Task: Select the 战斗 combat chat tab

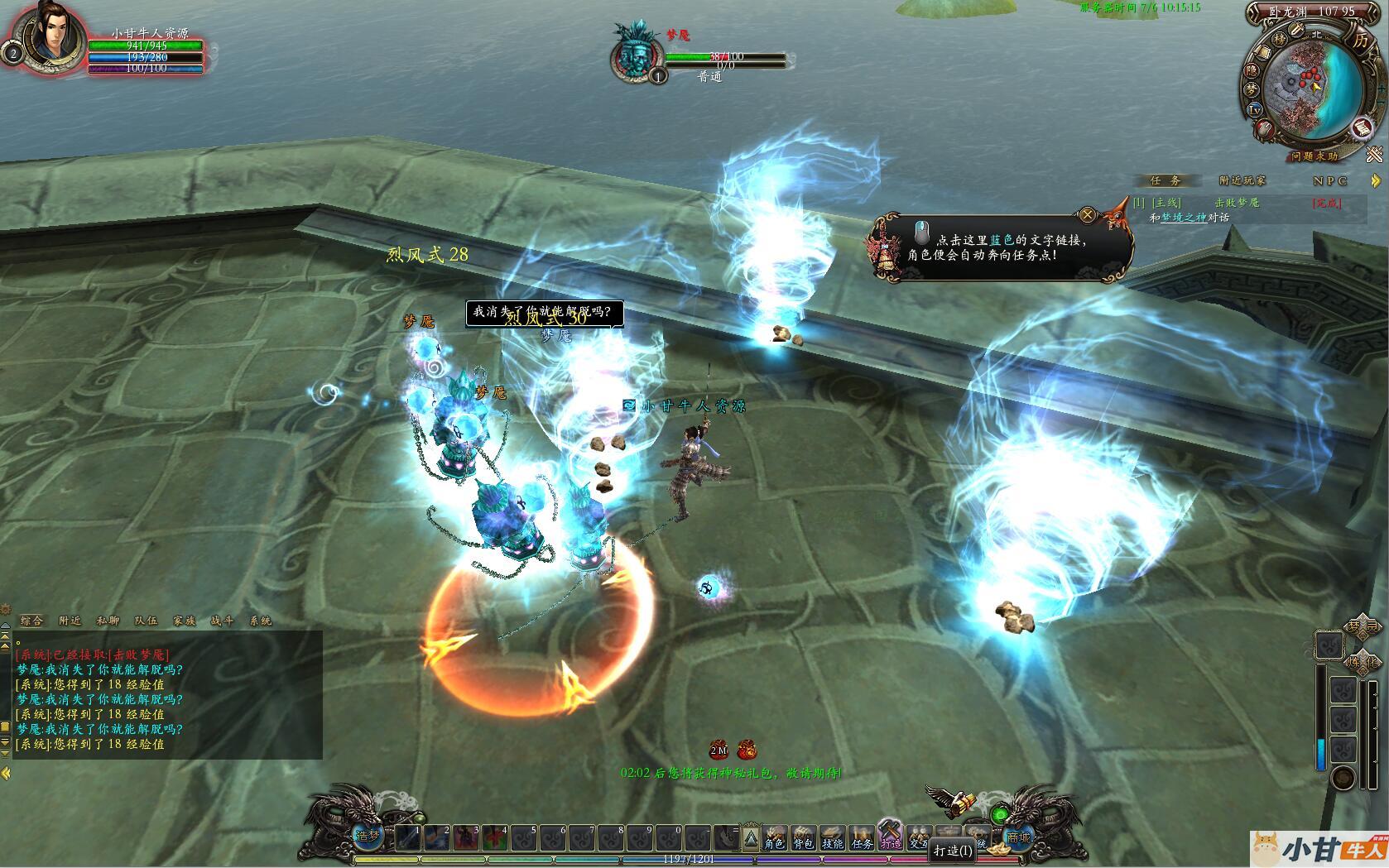Action: tap(222, 621)
